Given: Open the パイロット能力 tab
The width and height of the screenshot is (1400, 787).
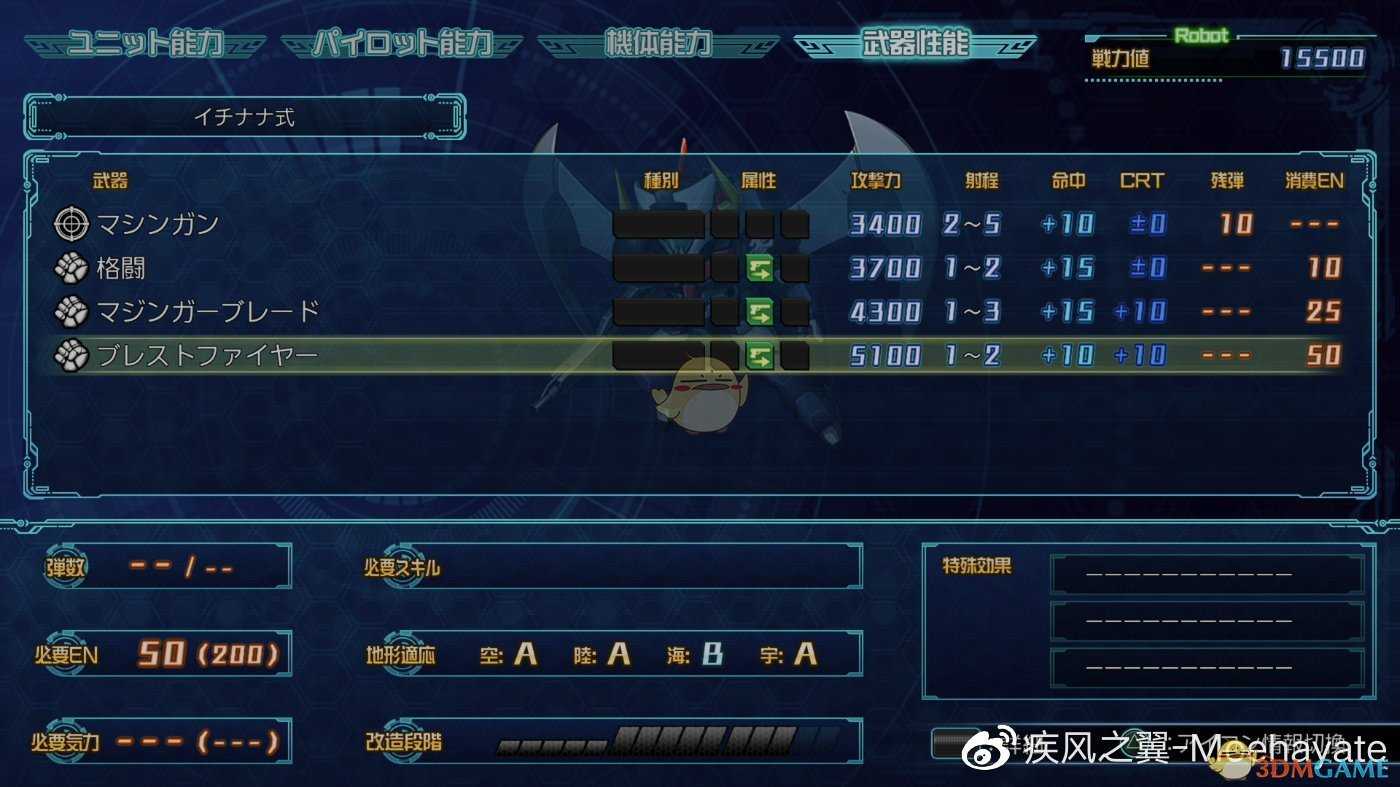Looking at the screenshot, I should coord(404,42).
